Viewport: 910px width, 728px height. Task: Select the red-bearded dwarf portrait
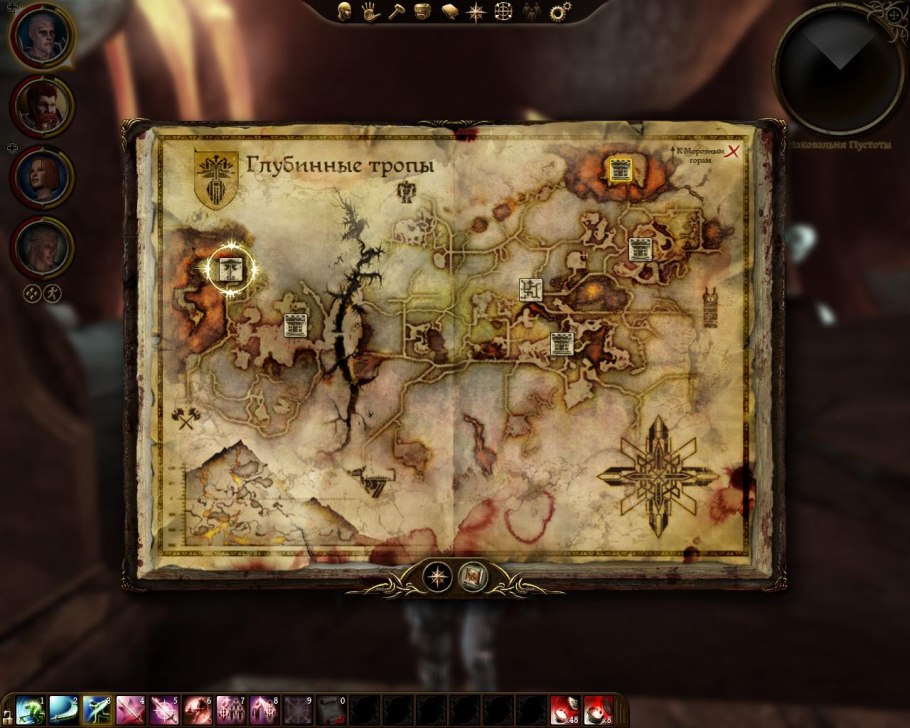click(43, 107)
